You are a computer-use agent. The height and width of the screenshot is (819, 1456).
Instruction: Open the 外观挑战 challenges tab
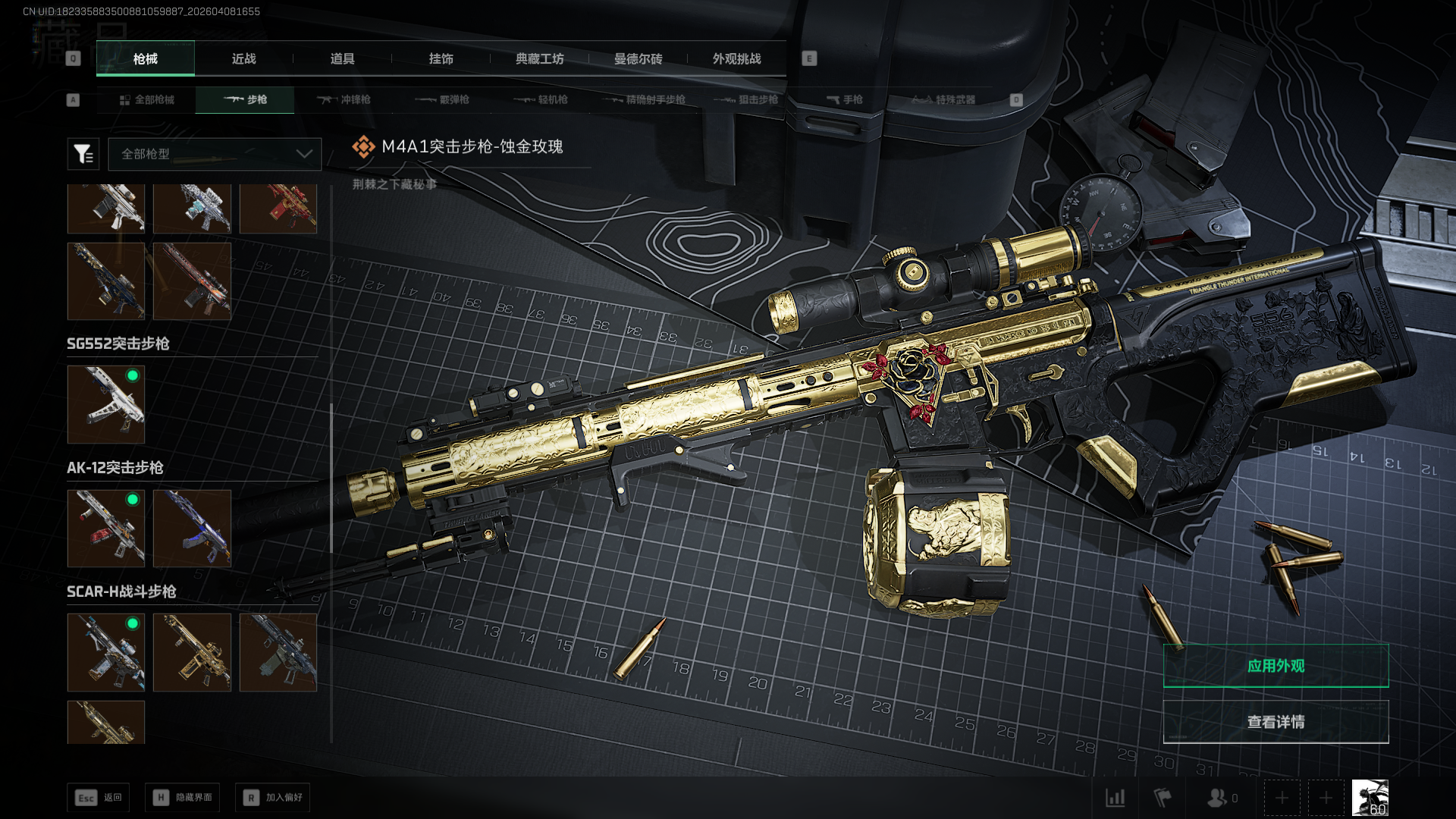(x=736, y=59)
